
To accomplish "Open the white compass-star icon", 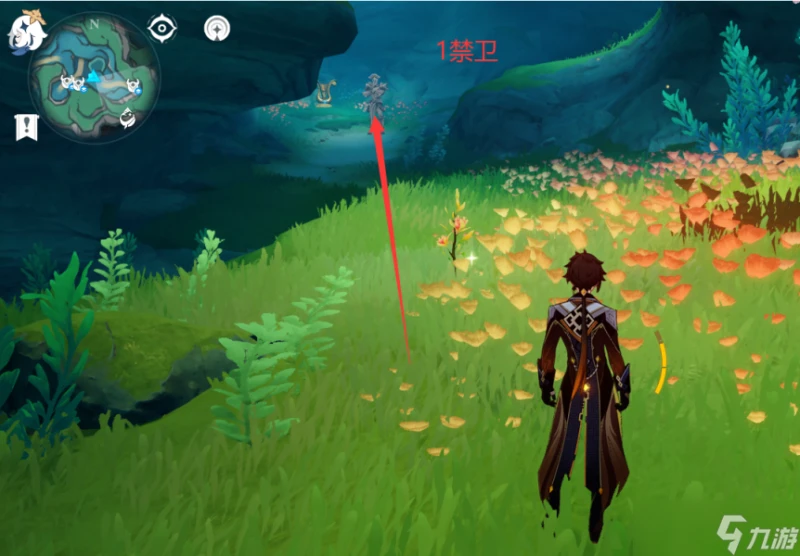I will (215, 28).
